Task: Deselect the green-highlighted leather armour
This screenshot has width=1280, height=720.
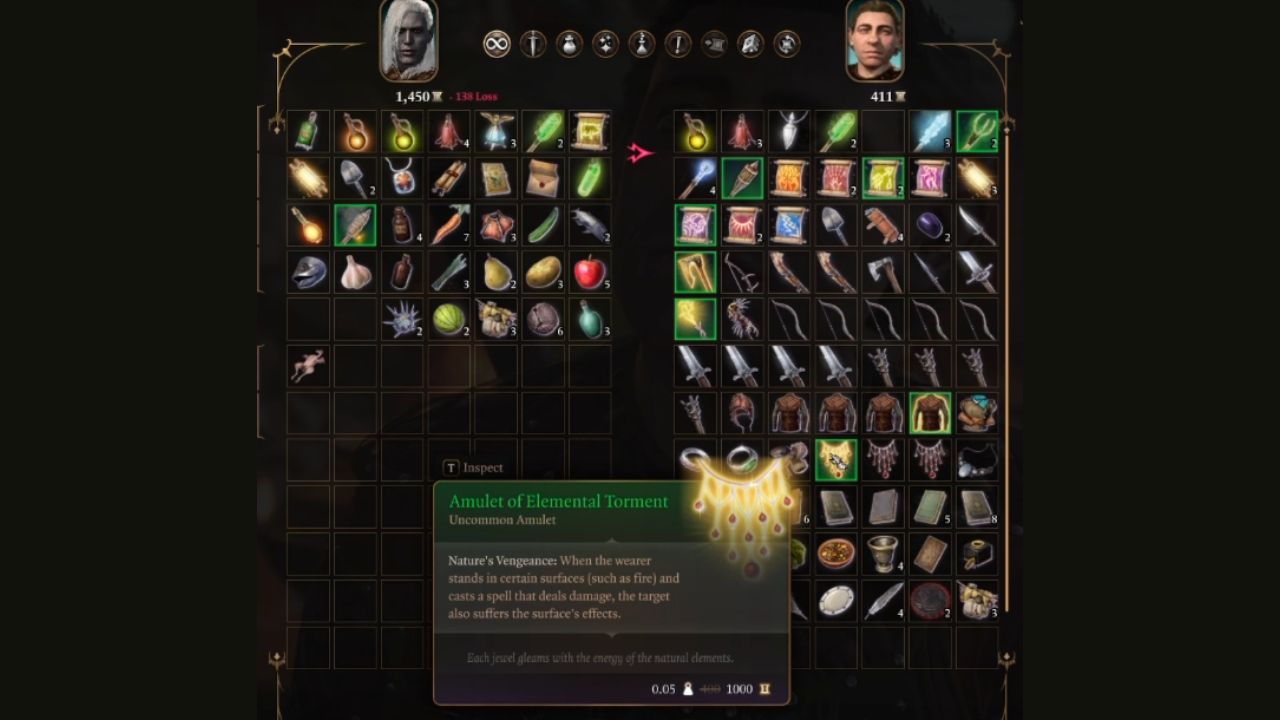Action: pyautogui.click(x=931, y=412)
